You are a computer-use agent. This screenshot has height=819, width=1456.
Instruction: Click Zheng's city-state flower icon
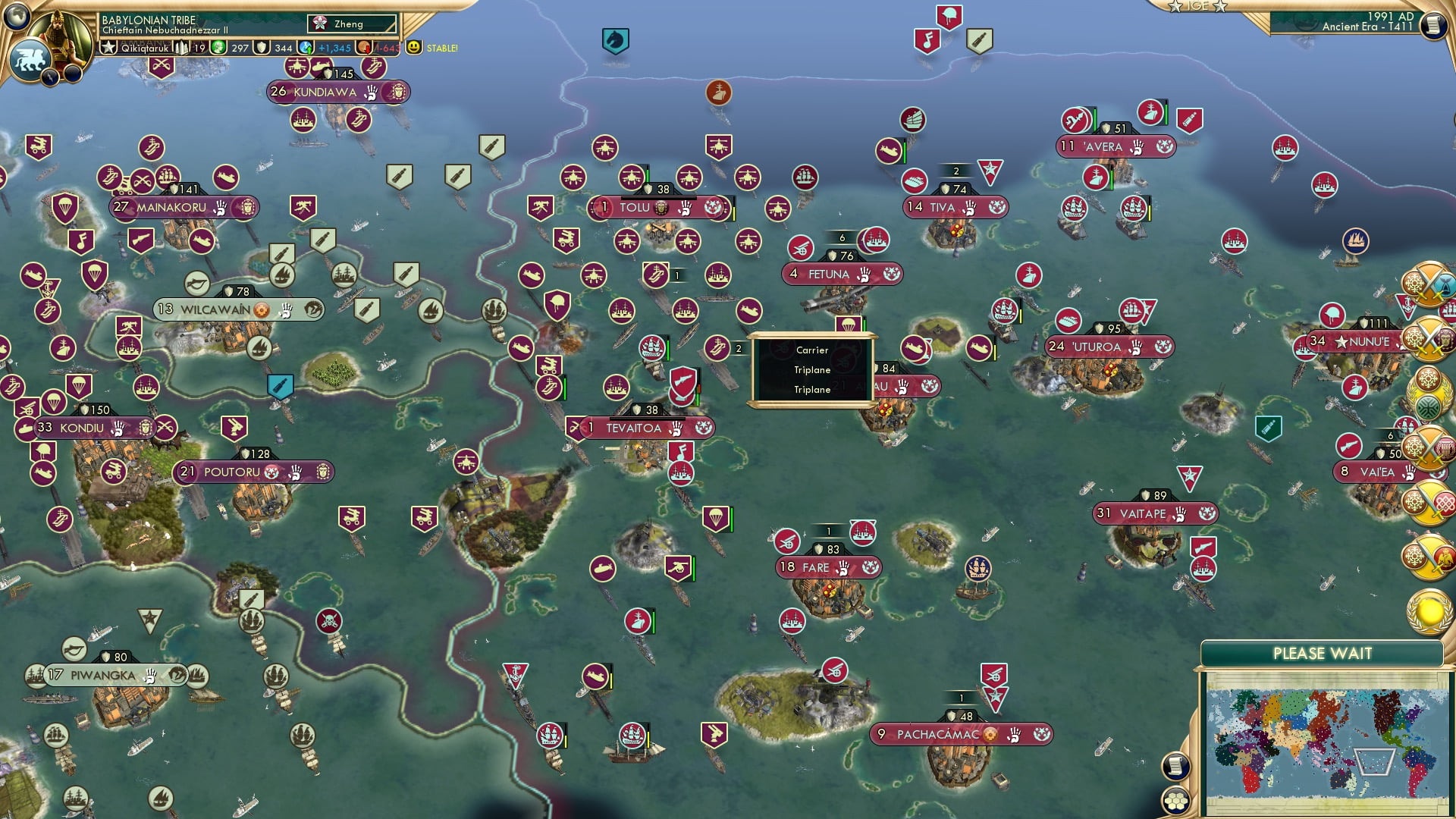point(321,23)
